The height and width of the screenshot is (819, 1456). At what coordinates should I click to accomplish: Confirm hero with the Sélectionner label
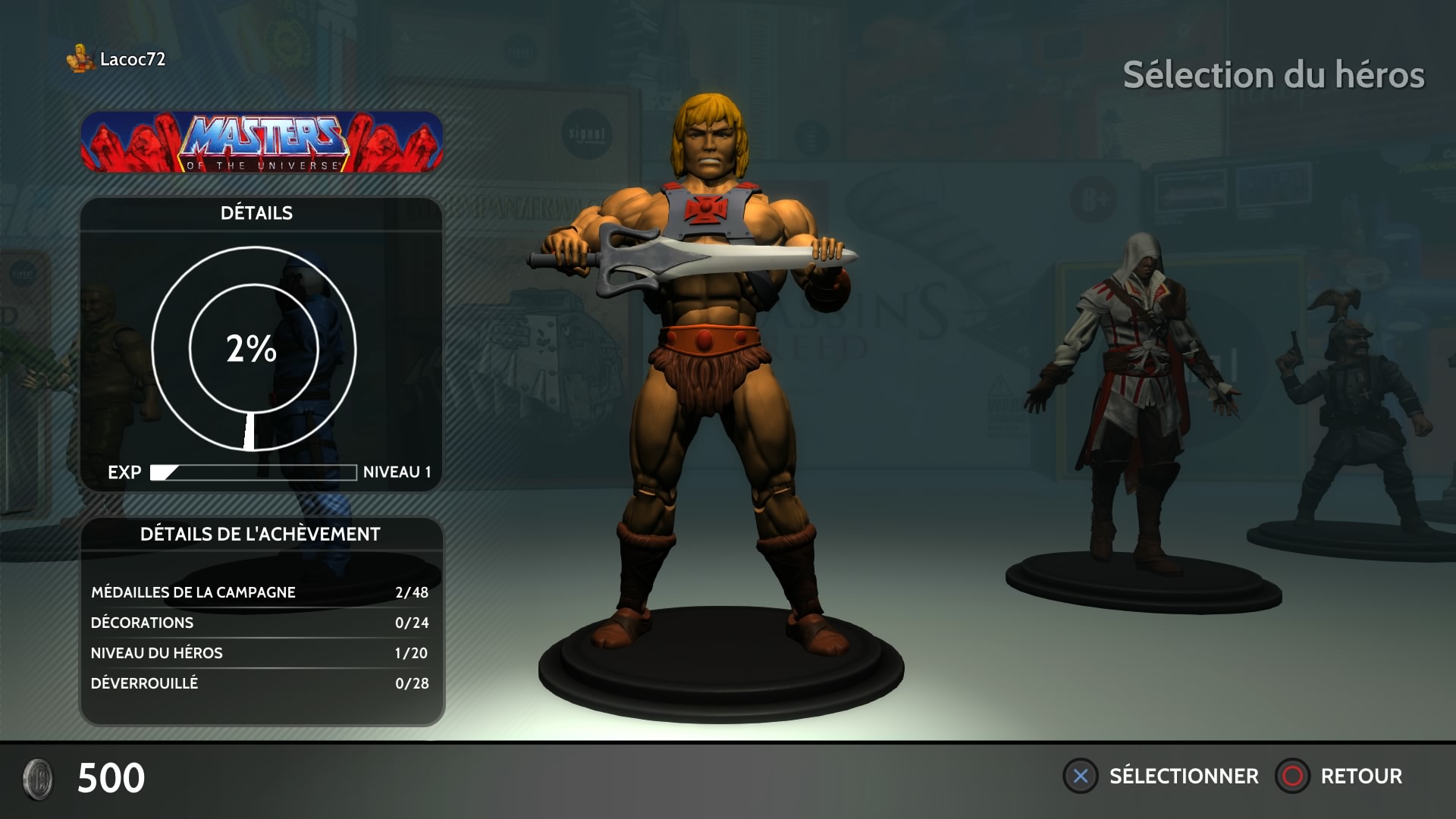pos(1183,776)
